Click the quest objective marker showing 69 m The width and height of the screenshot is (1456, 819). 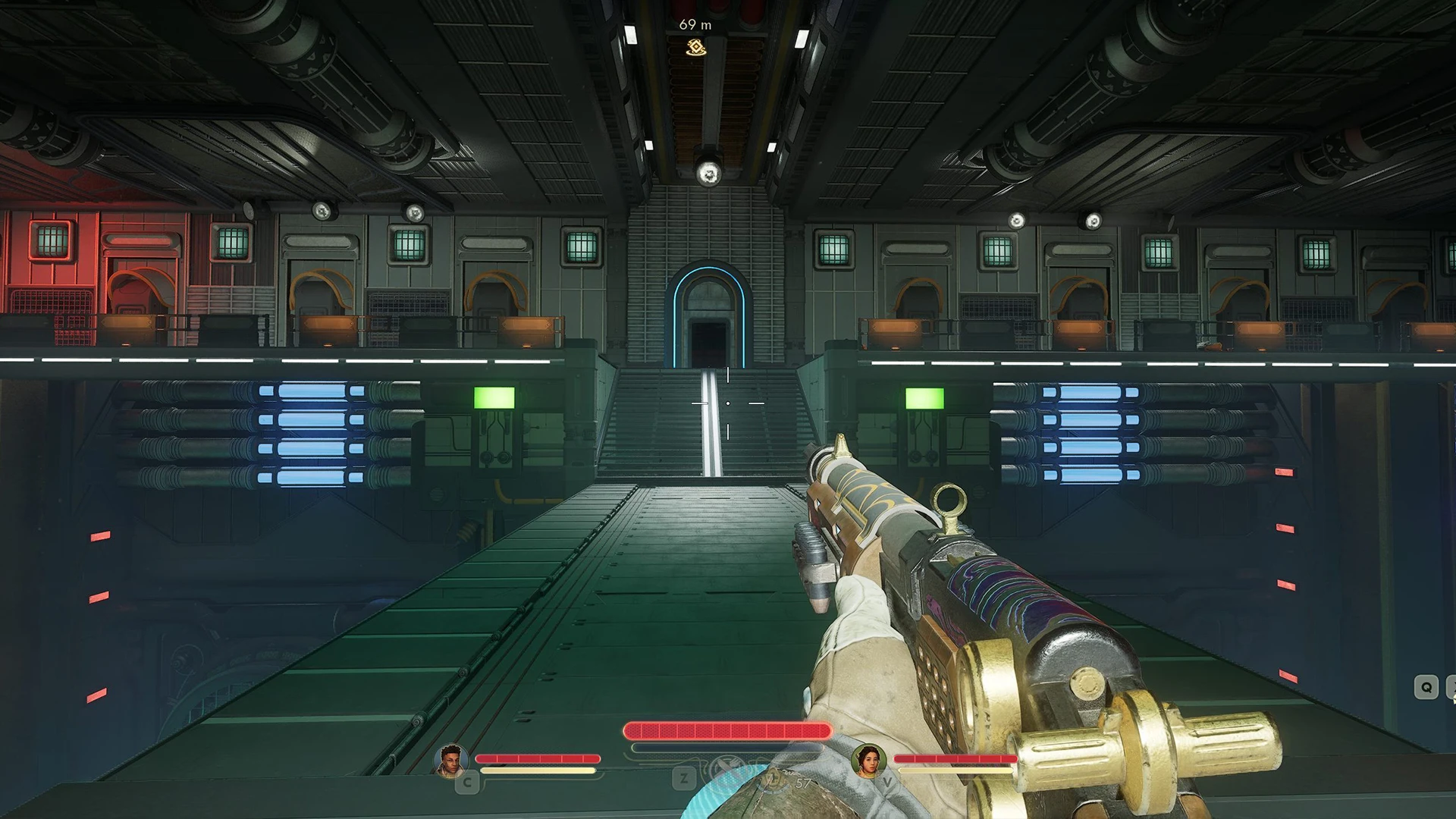696,48
